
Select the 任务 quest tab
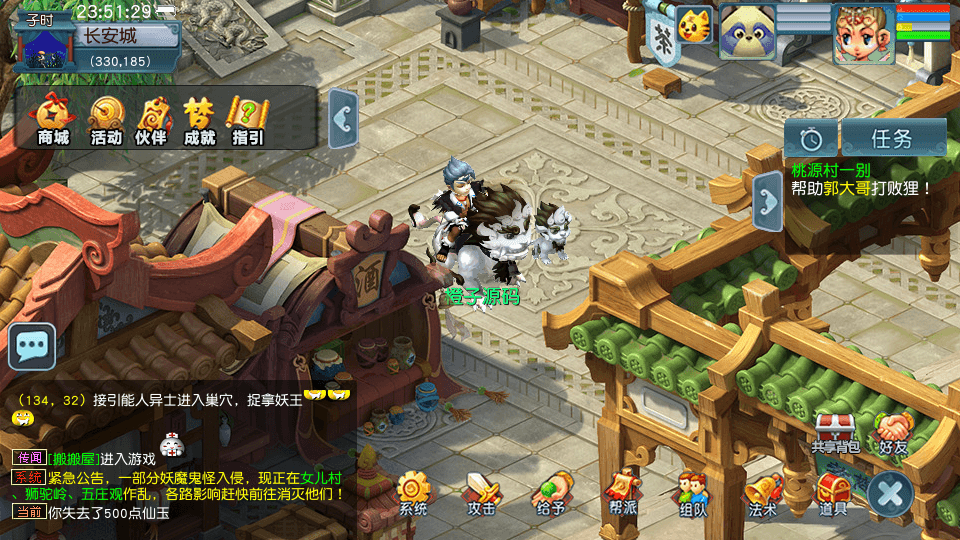point(893,139)
